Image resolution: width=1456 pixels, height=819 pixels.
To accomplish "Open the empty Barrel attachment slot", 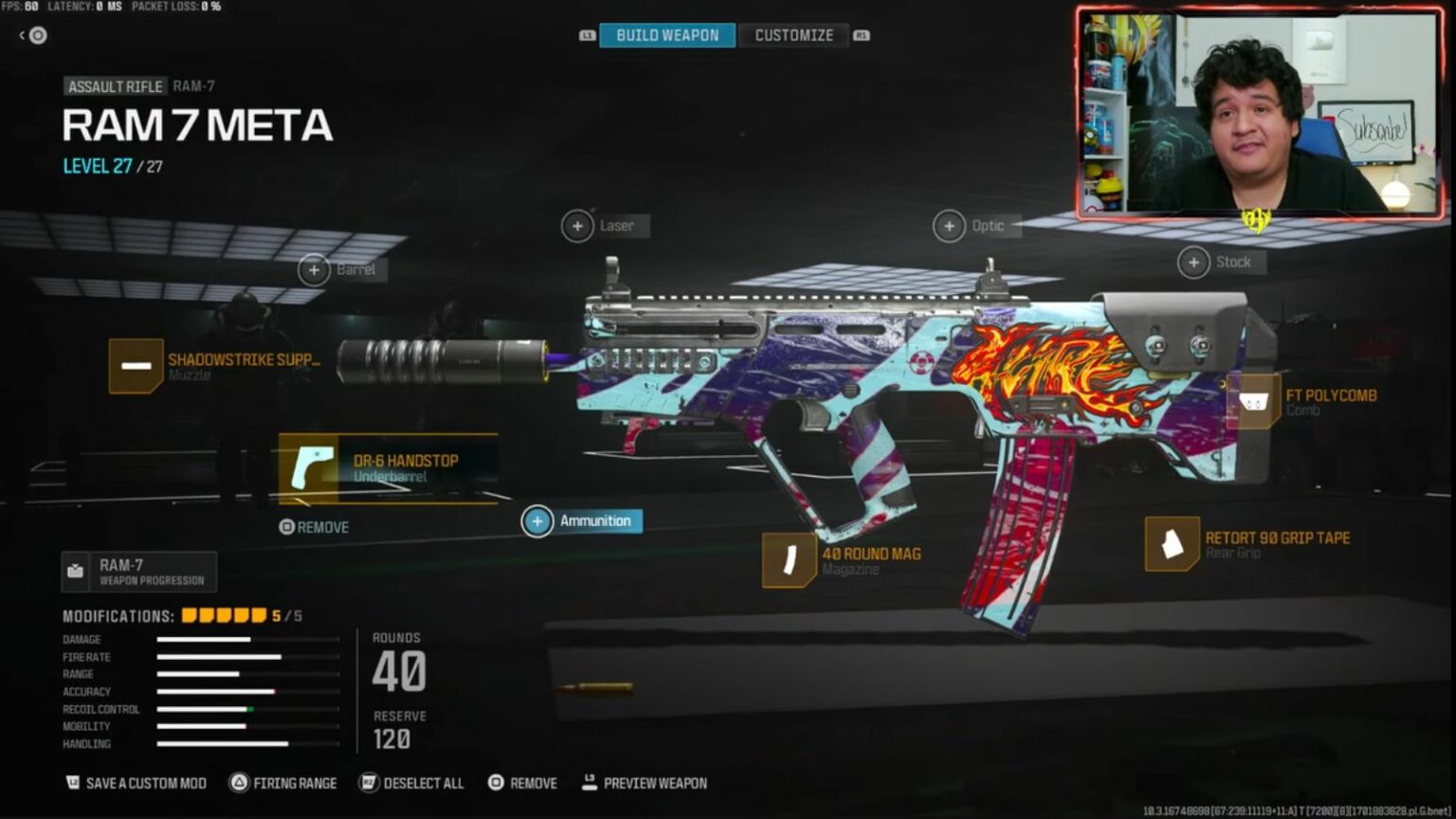I will click(315, 270).
